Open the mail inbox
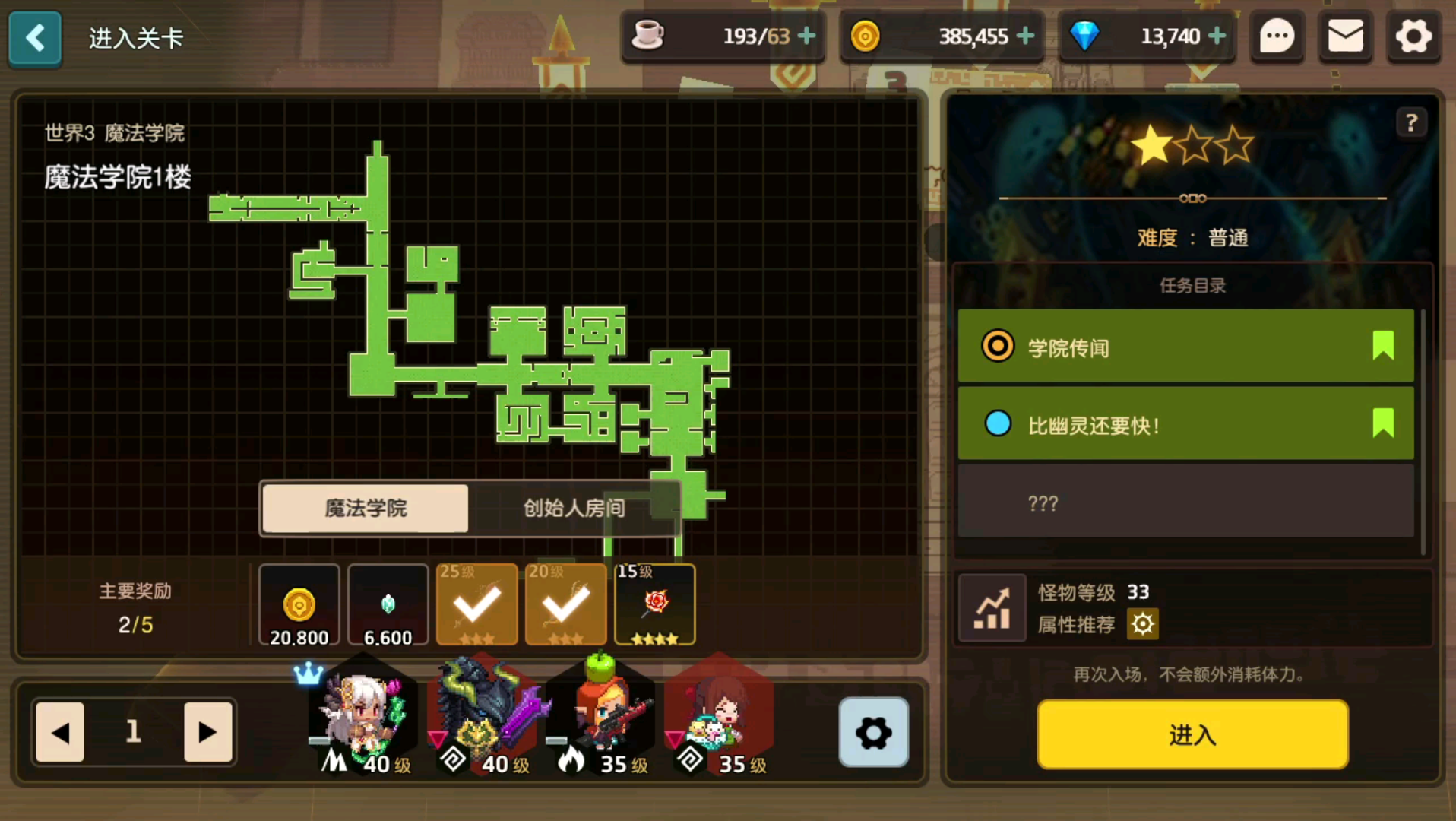 [1345, 36]
